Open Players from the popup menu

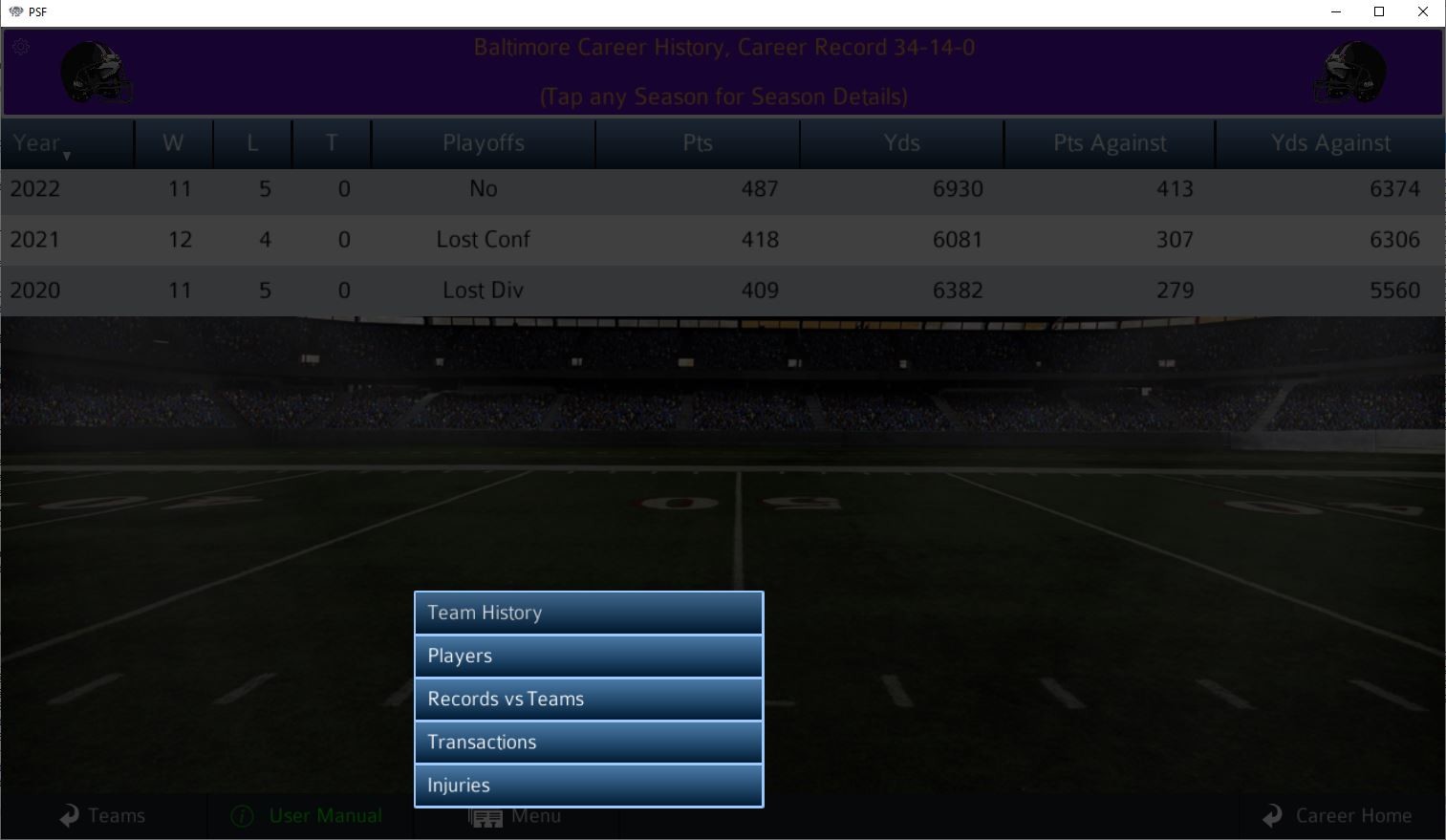click(x=588, y=656)
